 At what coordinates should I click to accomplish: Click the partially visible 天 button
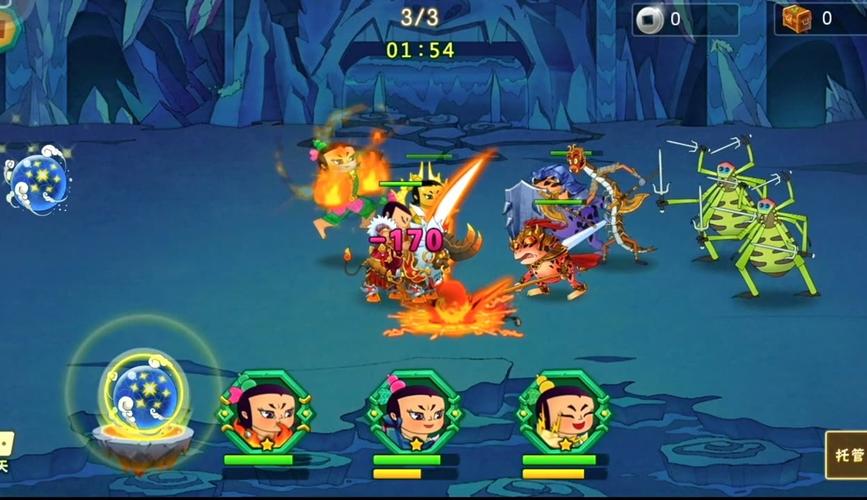5,452
